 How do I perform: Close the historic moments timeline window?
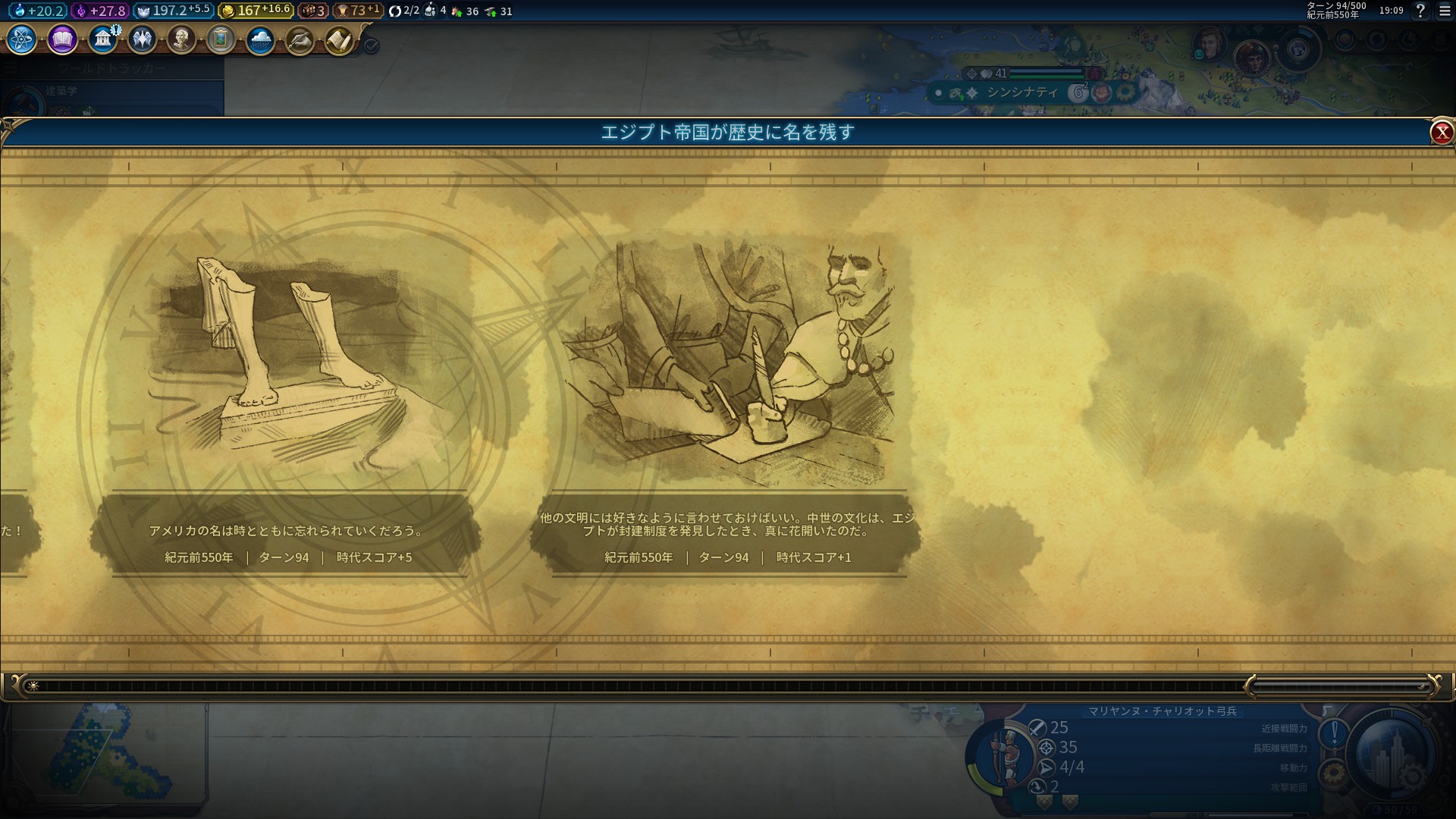point(1441,133)
